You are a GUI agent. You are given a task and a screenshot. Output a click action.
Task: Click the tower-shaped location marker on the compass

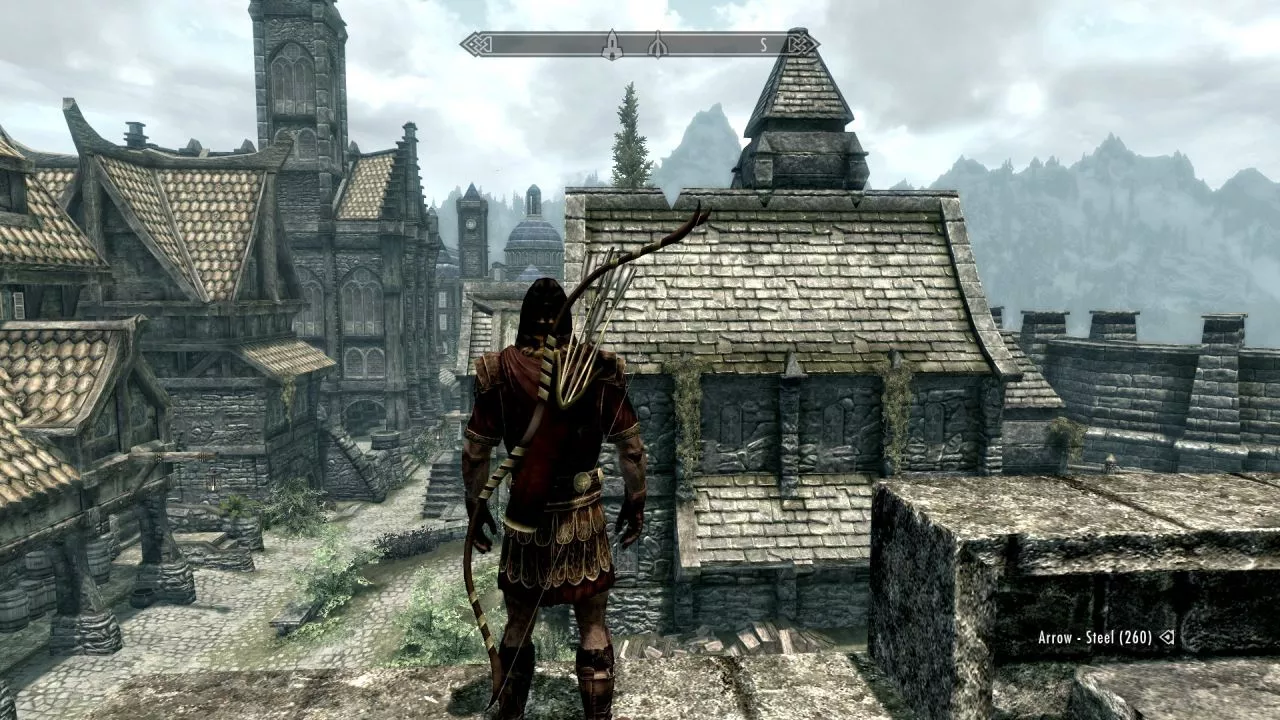tap(612, 44)
